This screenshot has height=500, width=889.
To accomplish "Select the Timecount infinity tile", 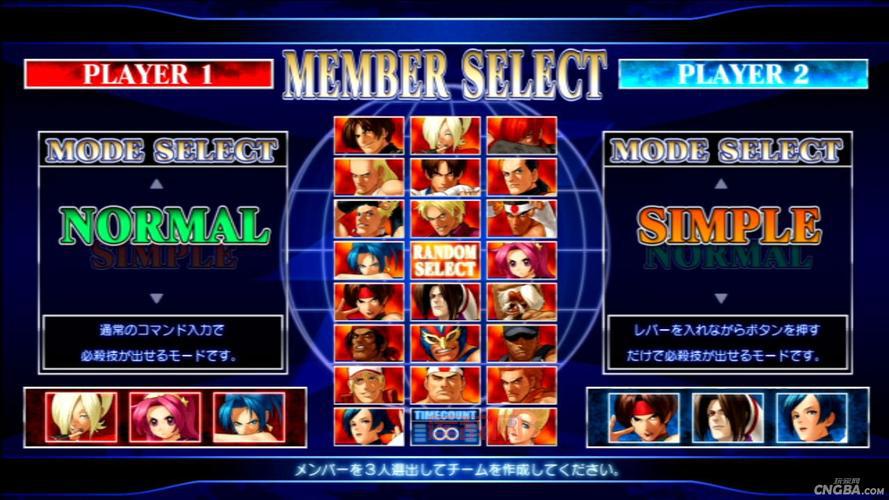I will pyautogui.click(x=445, y=427).
